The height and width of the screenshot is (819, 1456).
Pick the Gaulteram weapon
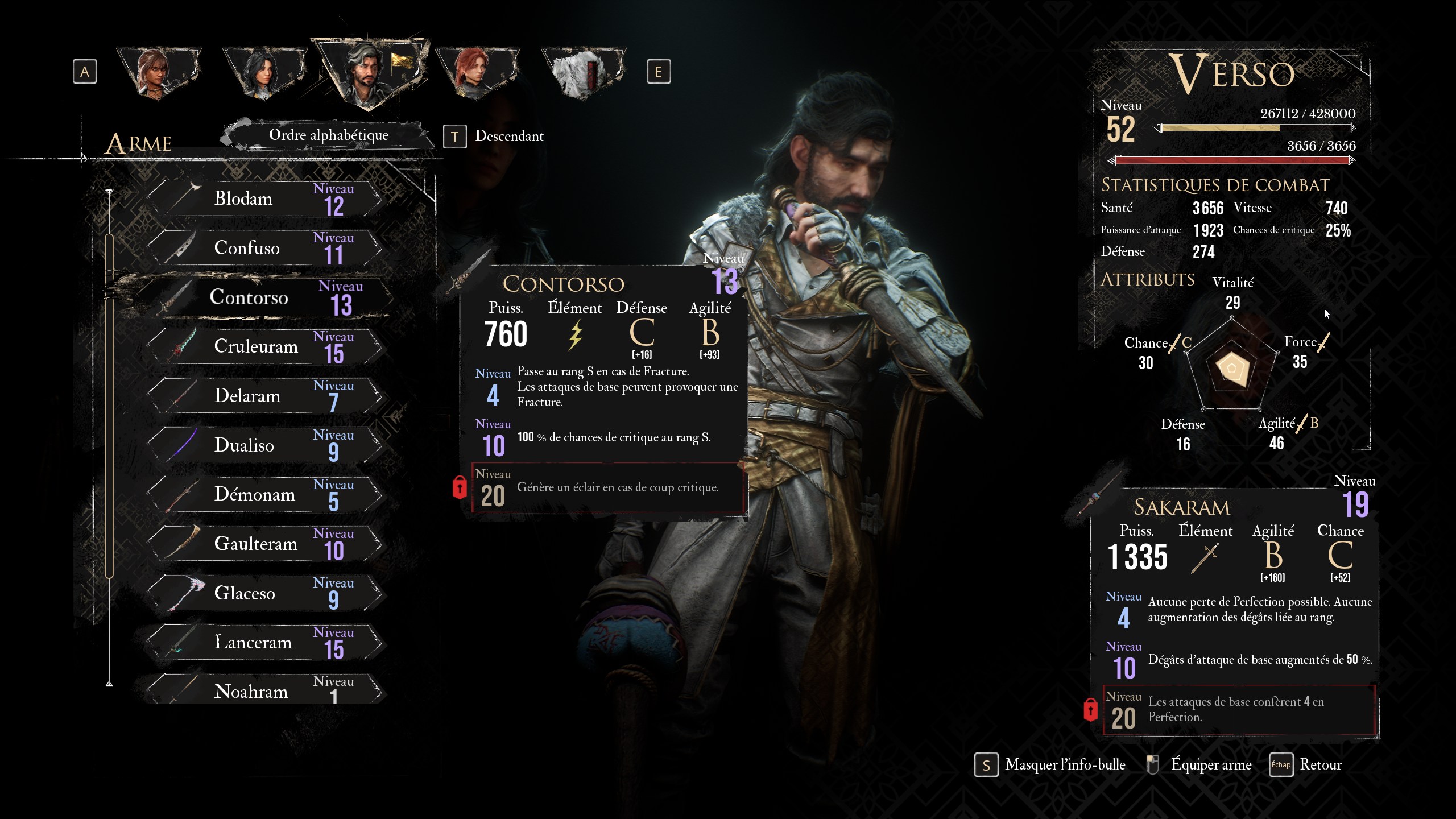pyautogui.click(x=264, y=544)
